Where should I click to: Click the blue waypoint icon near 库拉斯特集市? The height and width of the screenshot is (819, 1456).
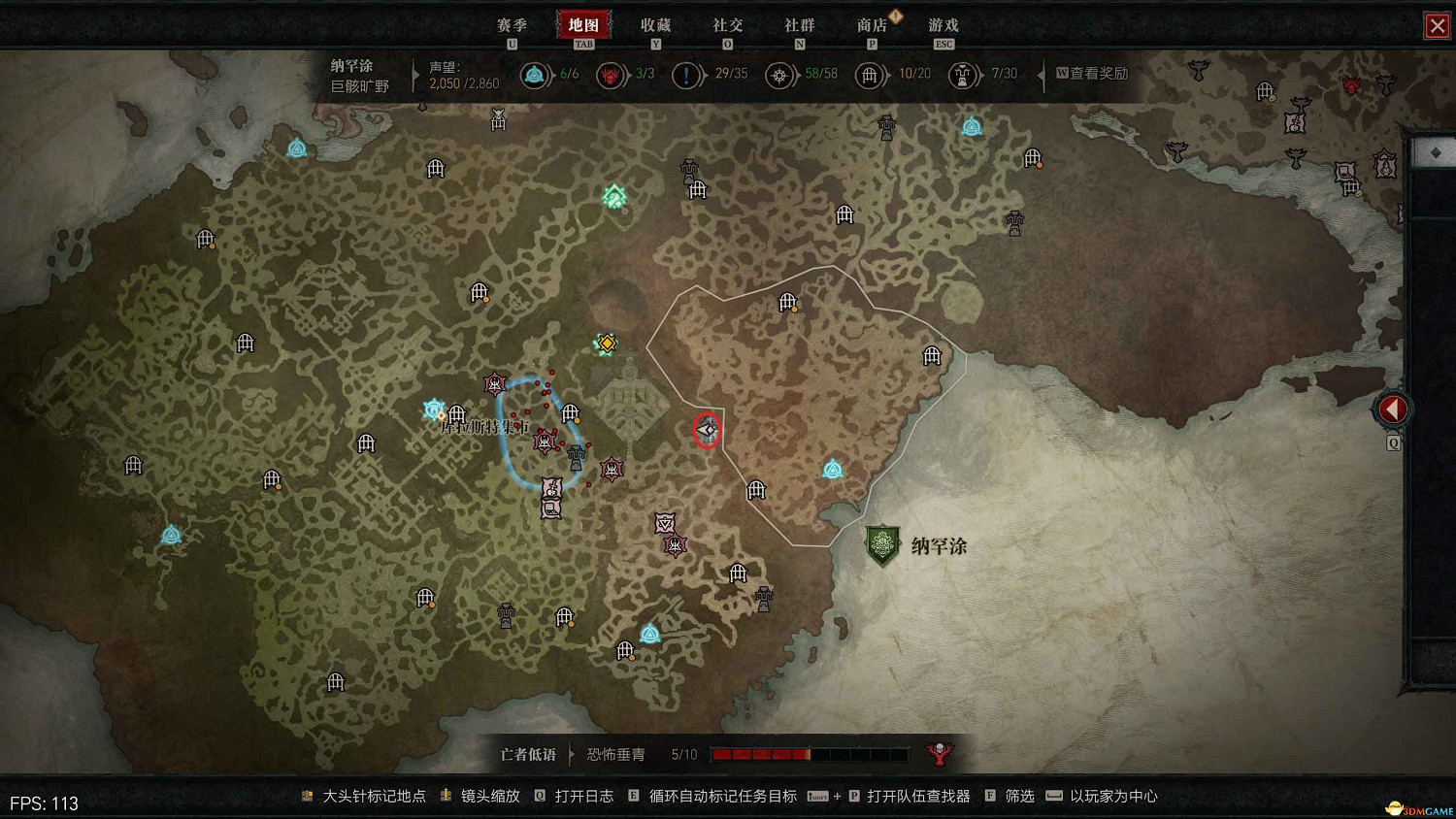[433, 408]
